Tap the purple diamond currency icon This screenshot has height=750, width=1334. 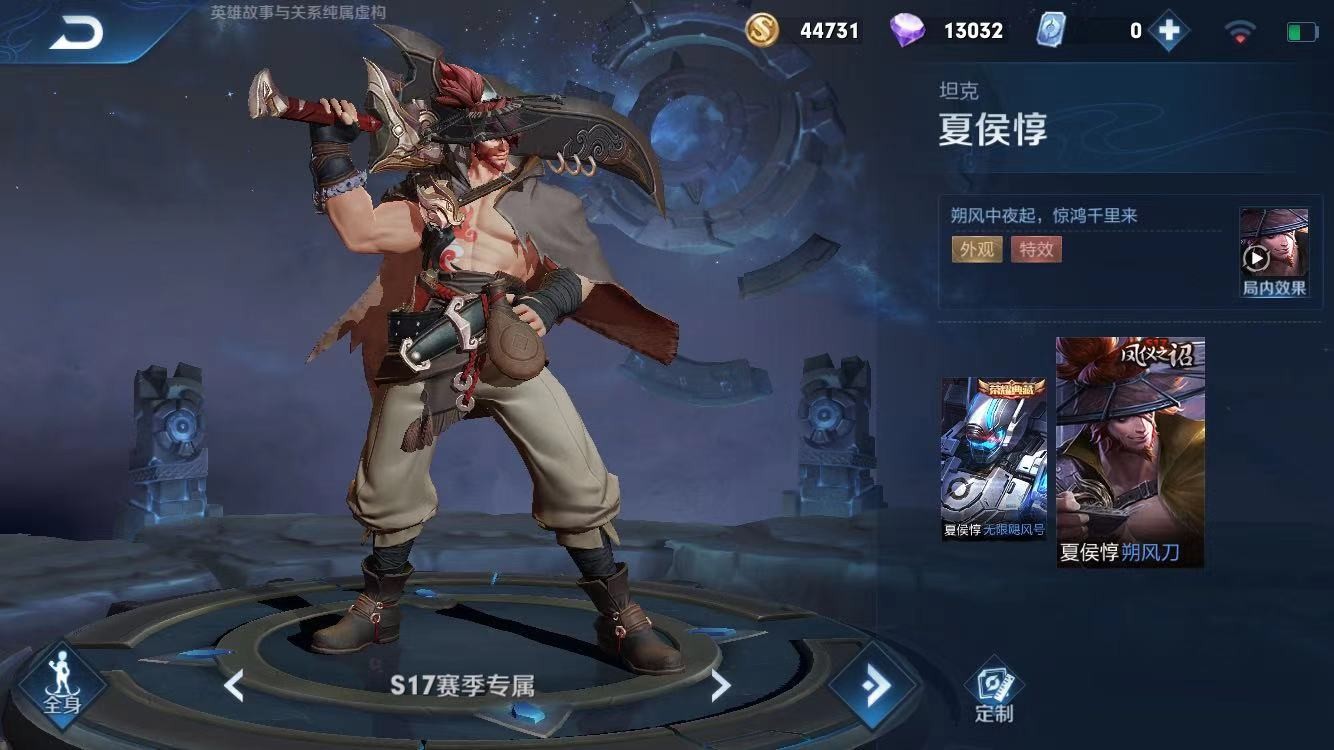pyautogui.click(x=907, y=30)
